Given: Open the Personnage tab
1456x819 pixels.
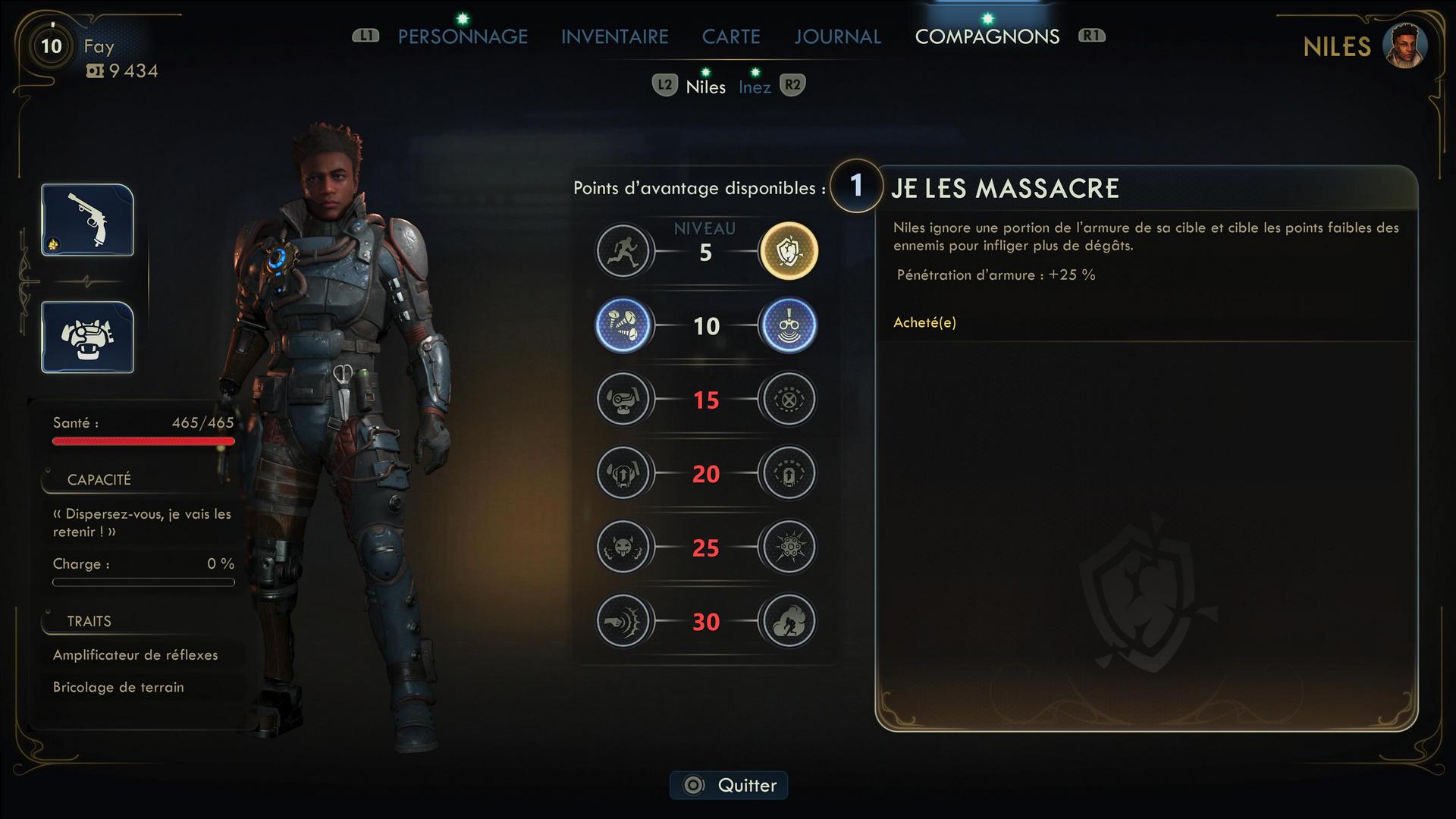Looking at the screenshot, I should (463, 36).
